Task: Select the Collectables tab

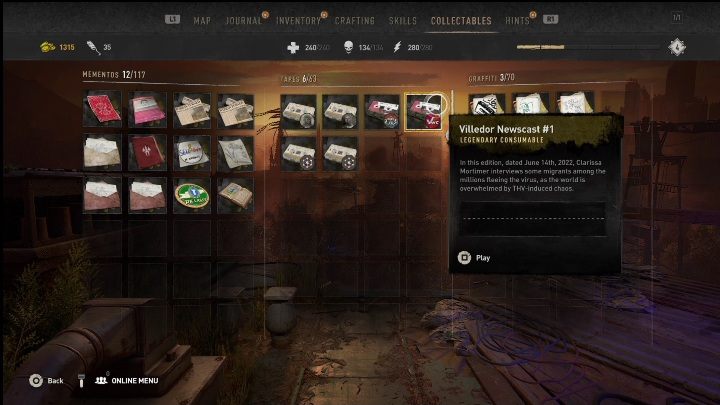Action: (461, 20)
